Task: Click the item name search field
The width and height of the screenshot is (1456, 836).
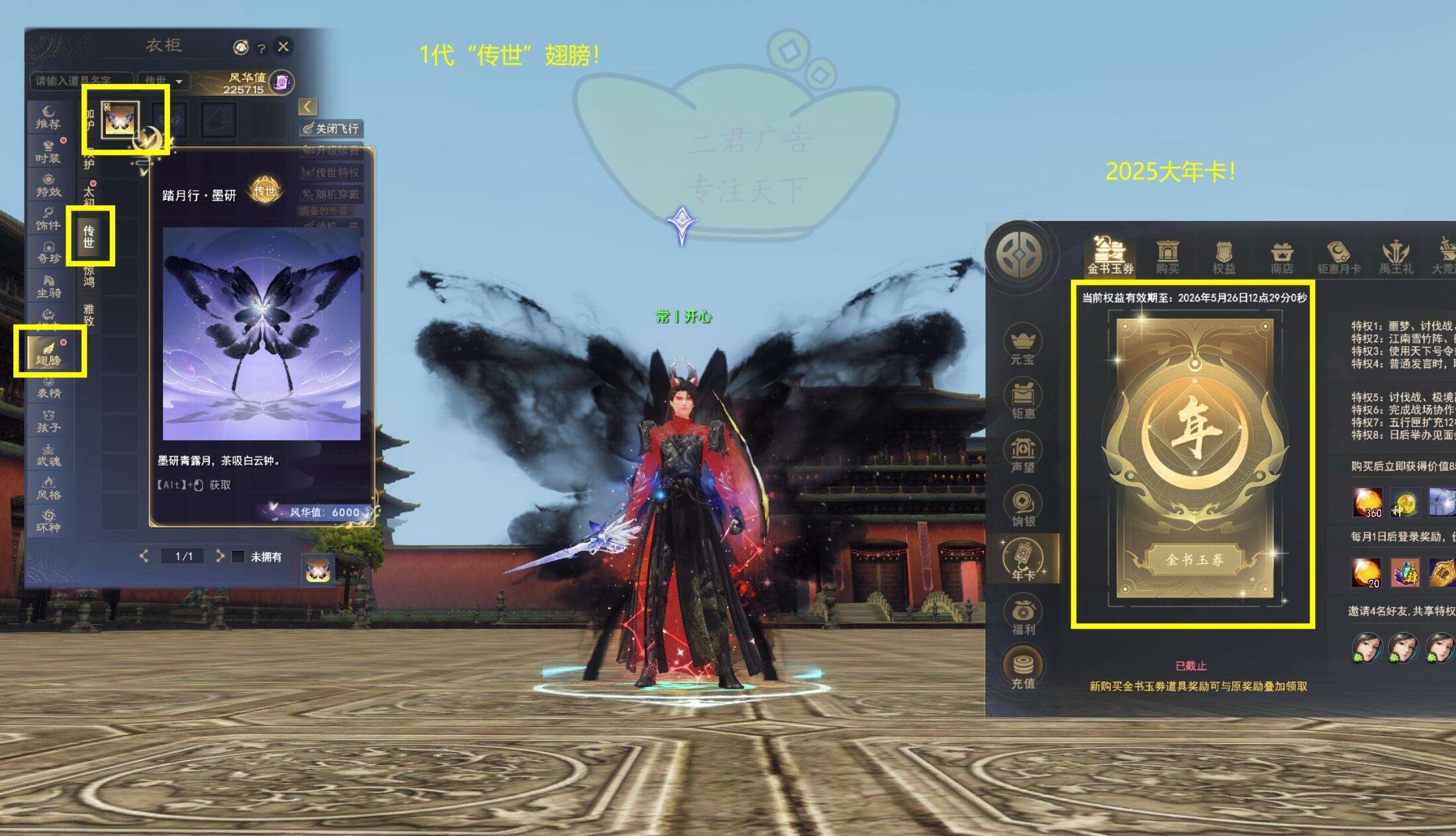Action: (x=81, y=81)
